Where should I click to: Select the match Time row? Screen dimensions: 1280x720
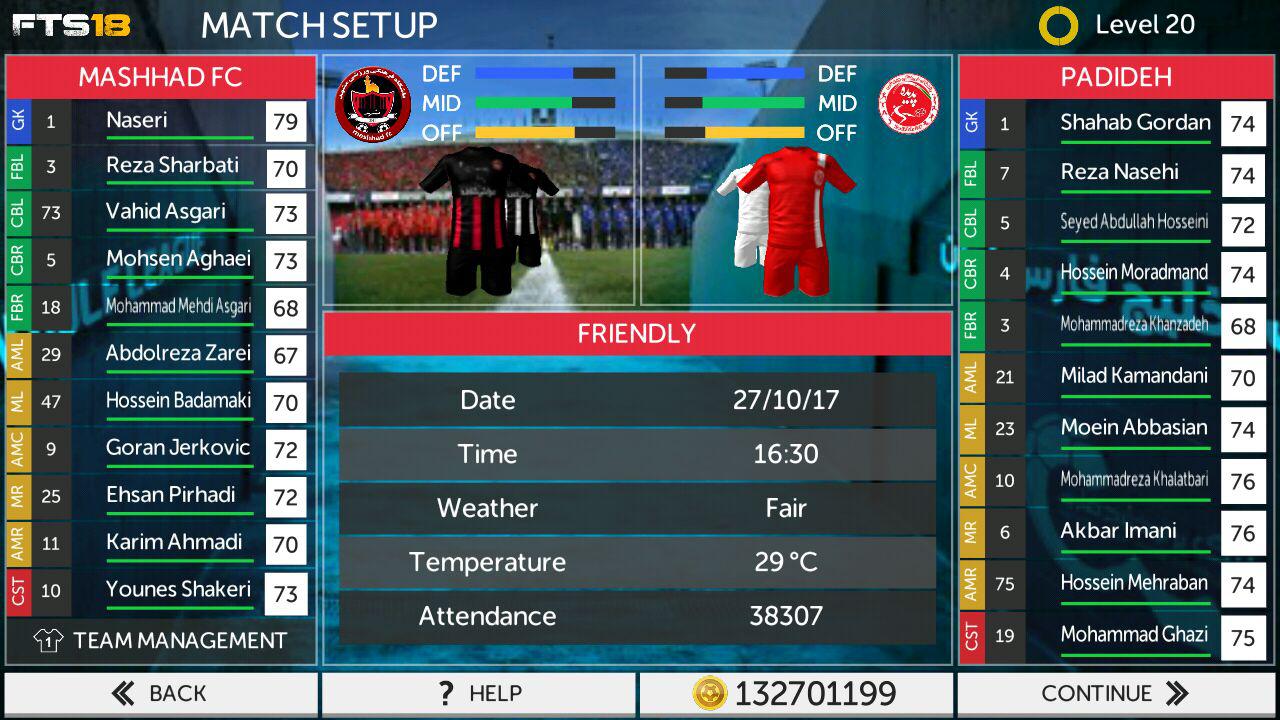[x=637, y=454]
